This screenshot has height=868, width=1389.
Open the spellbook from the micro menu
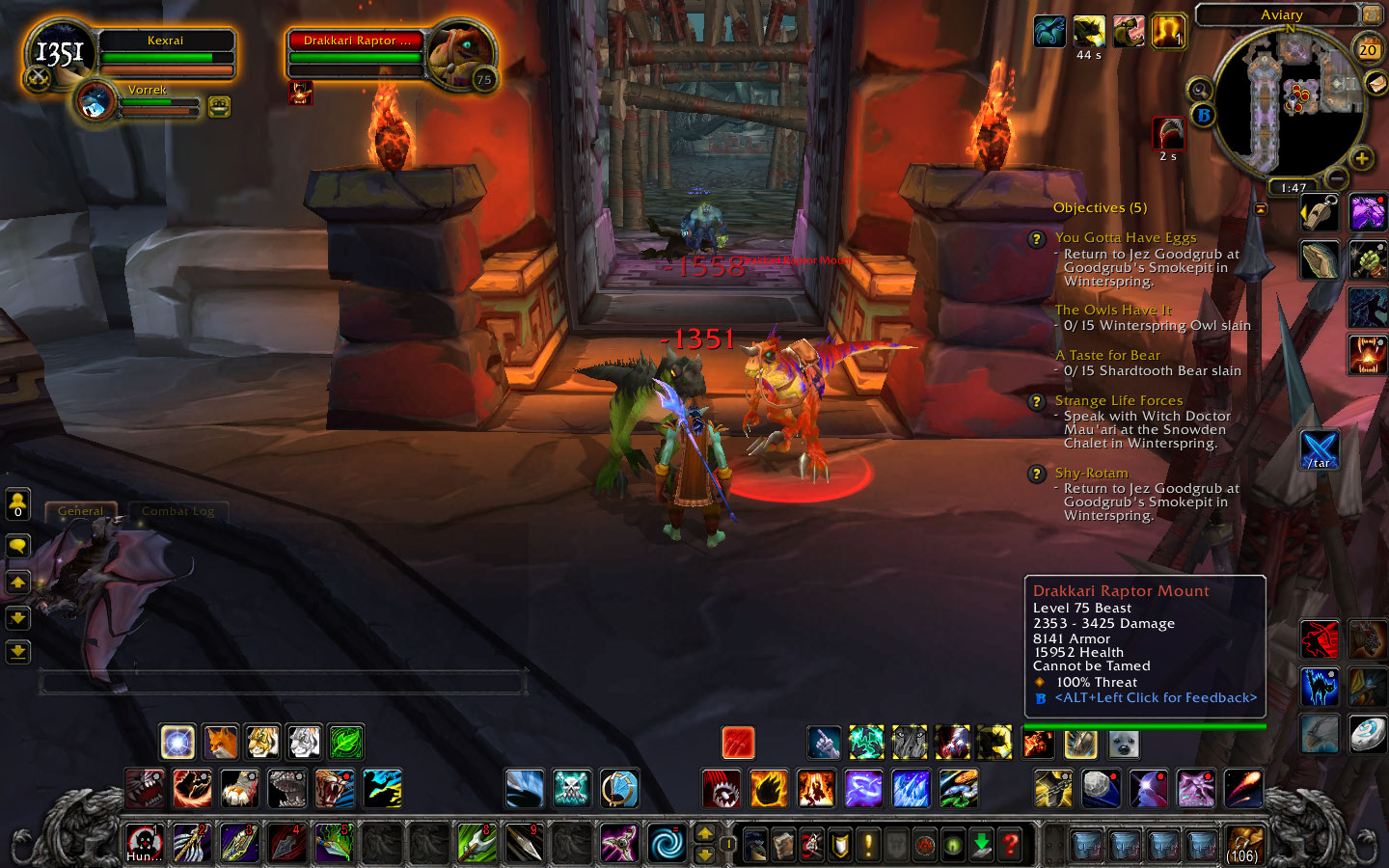click(781, 843)
